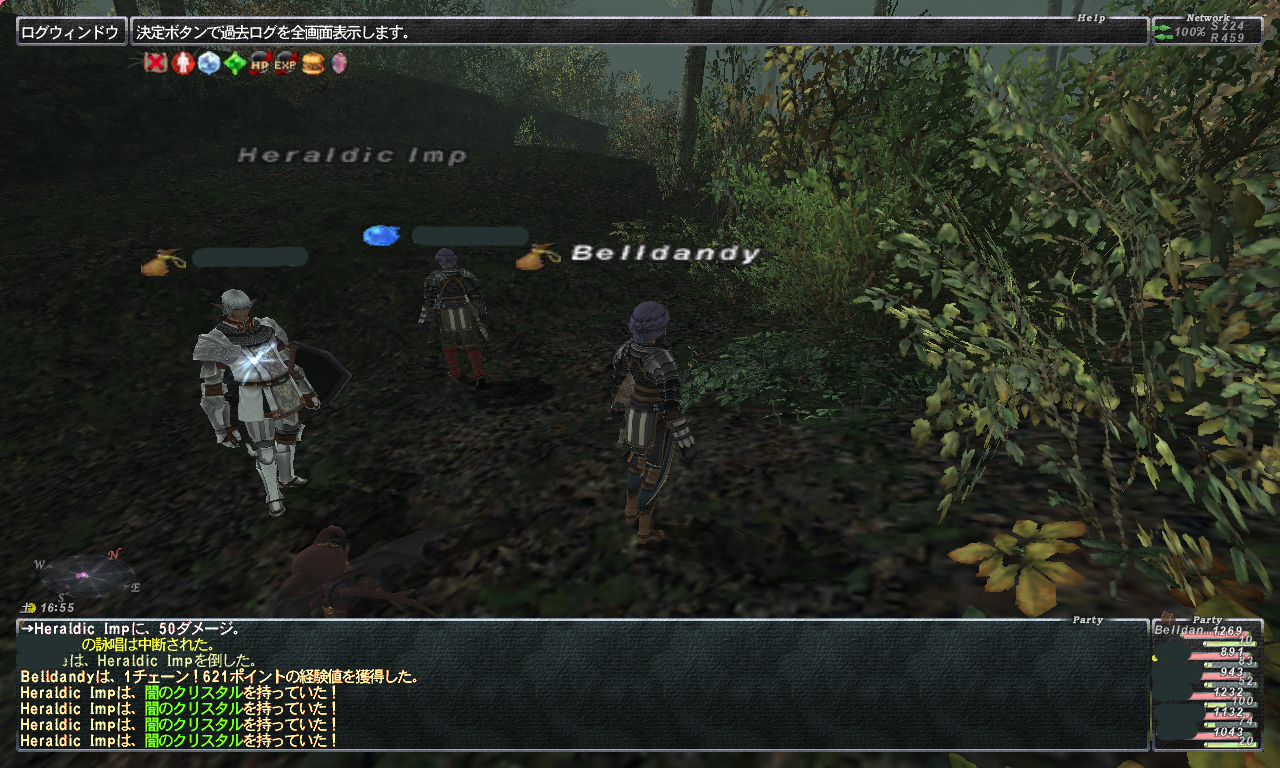Image resolution: width=1280 pixels, height=768 pixels.
Task: Click the Network status indicator
Action: pos(1207,31)
